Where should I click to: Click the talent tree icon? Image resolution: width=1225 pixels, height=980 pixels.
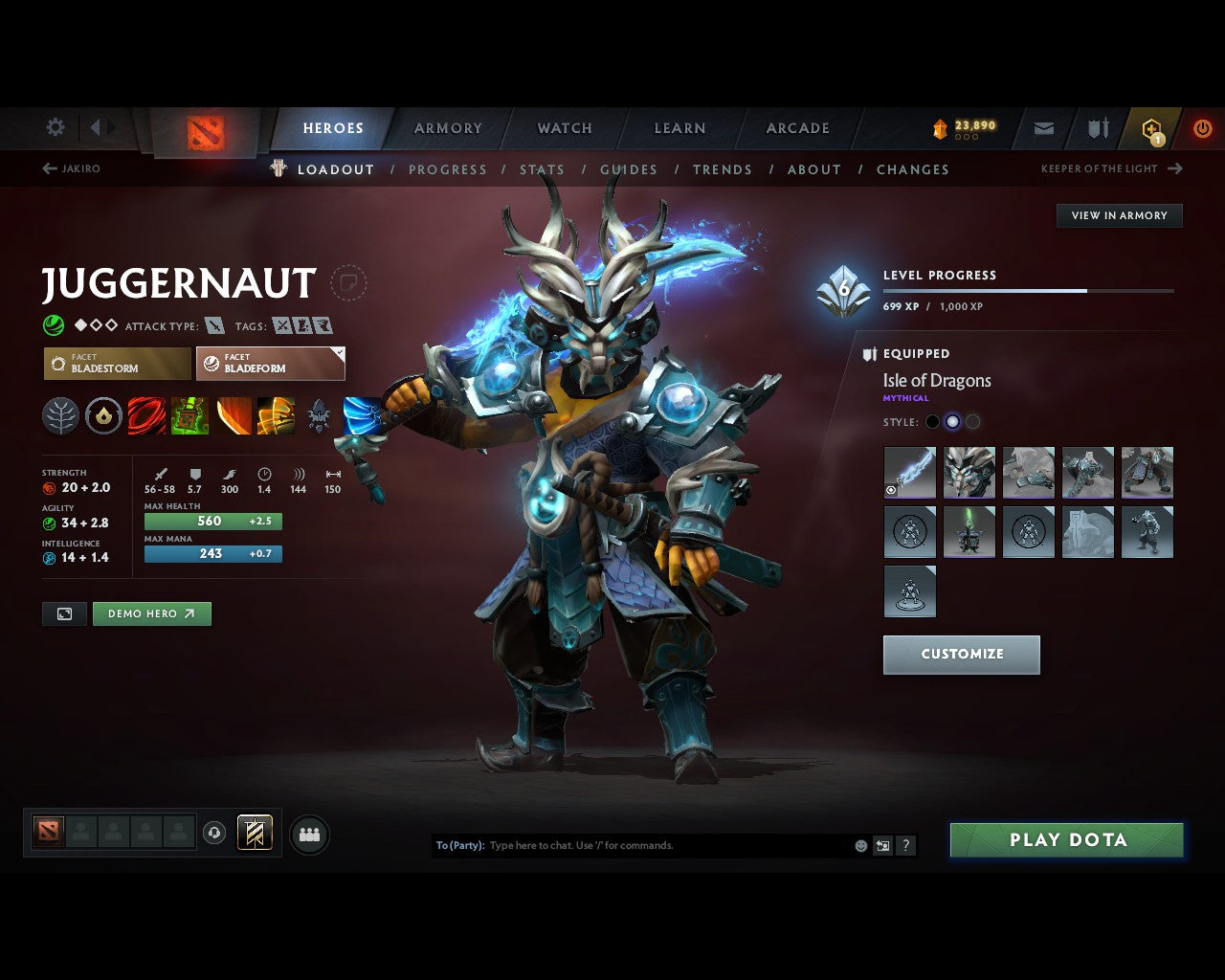pyautogui.click(x=60, y=416)
